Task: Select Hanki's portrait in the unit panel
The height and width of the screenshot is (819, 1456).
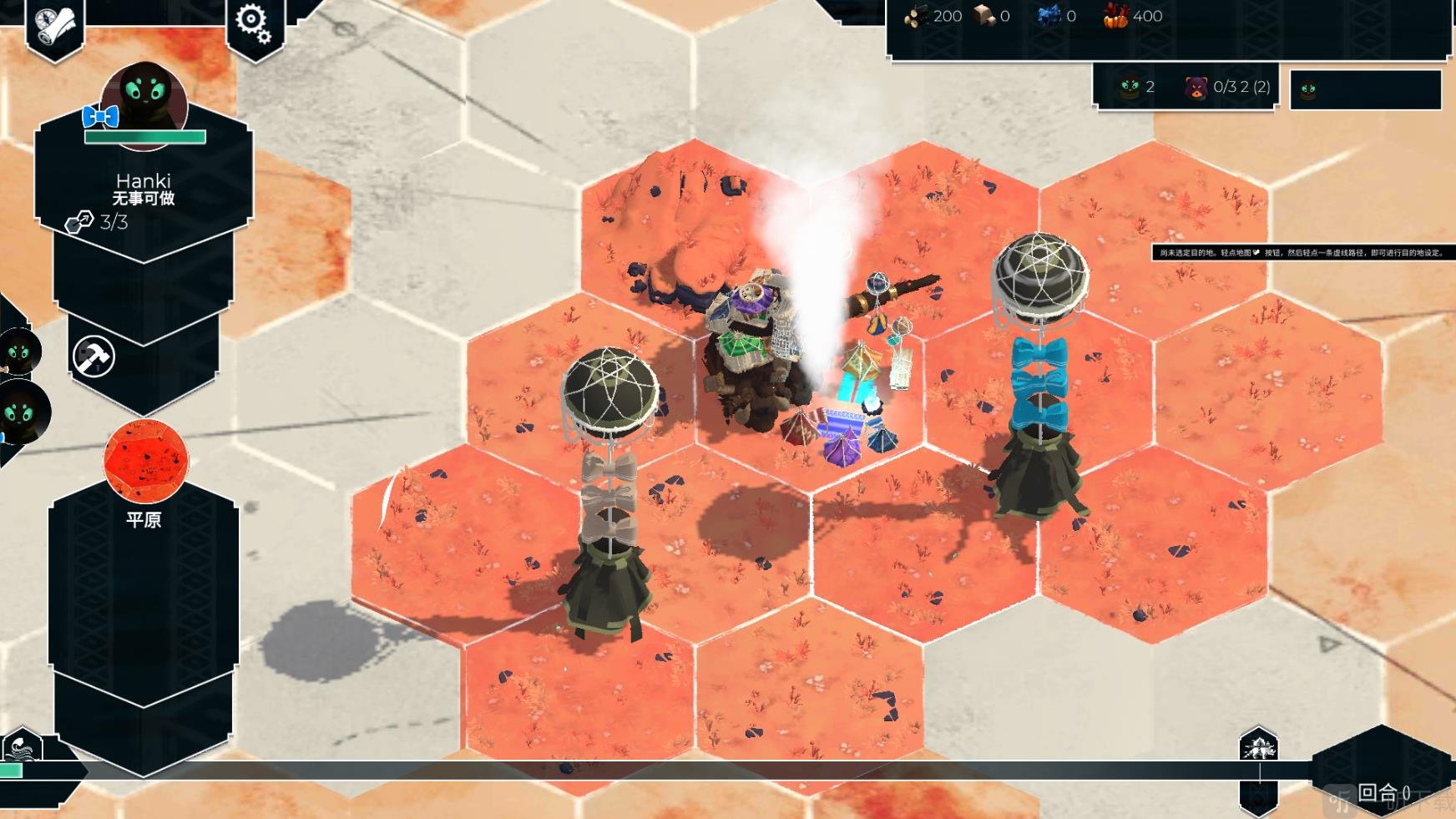Action: (144, 104)
